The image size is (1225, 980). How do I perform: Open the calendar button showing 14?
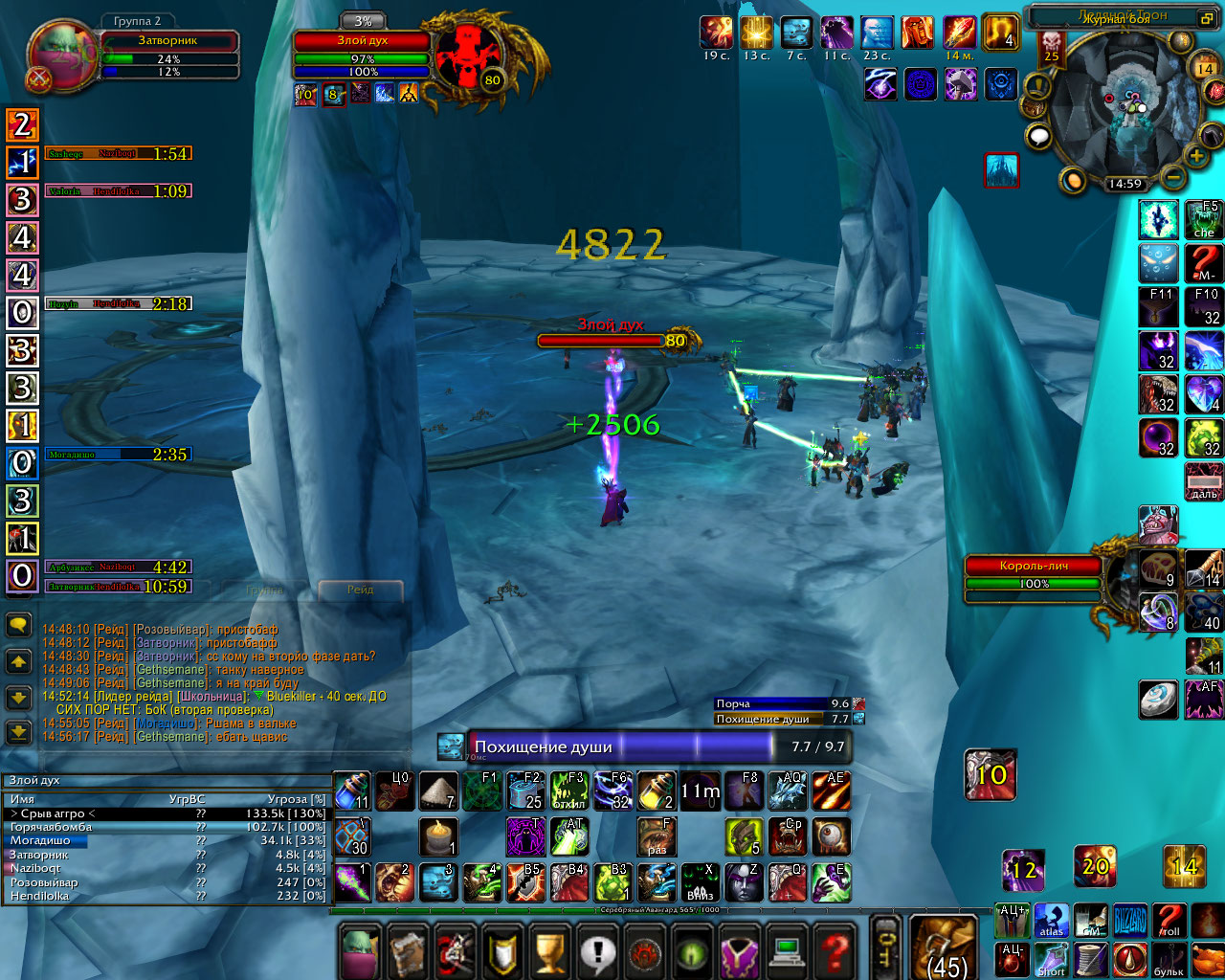1204,69
